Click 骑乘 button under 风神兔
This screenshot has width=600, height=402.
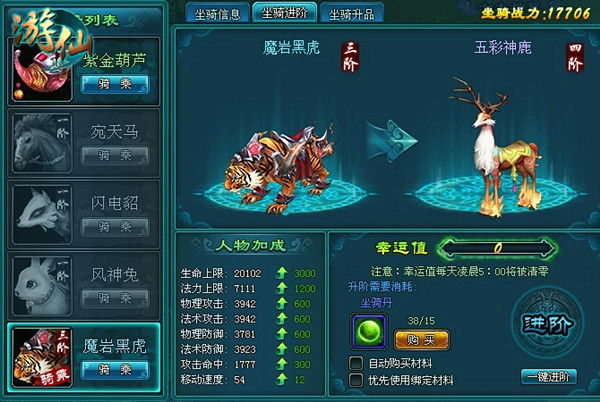point(116,296)
